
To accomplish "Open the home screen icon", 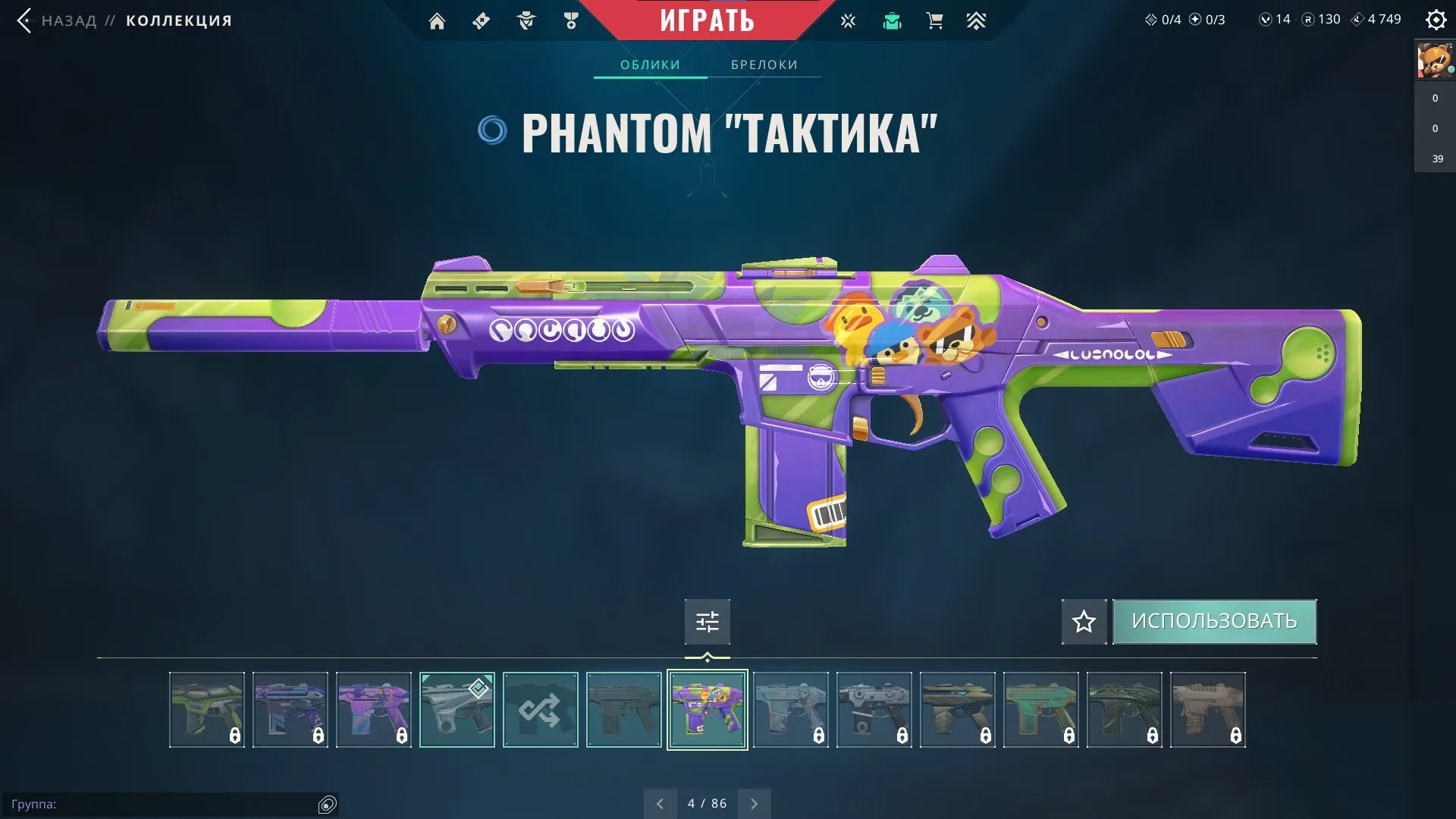I will point(437,20).
